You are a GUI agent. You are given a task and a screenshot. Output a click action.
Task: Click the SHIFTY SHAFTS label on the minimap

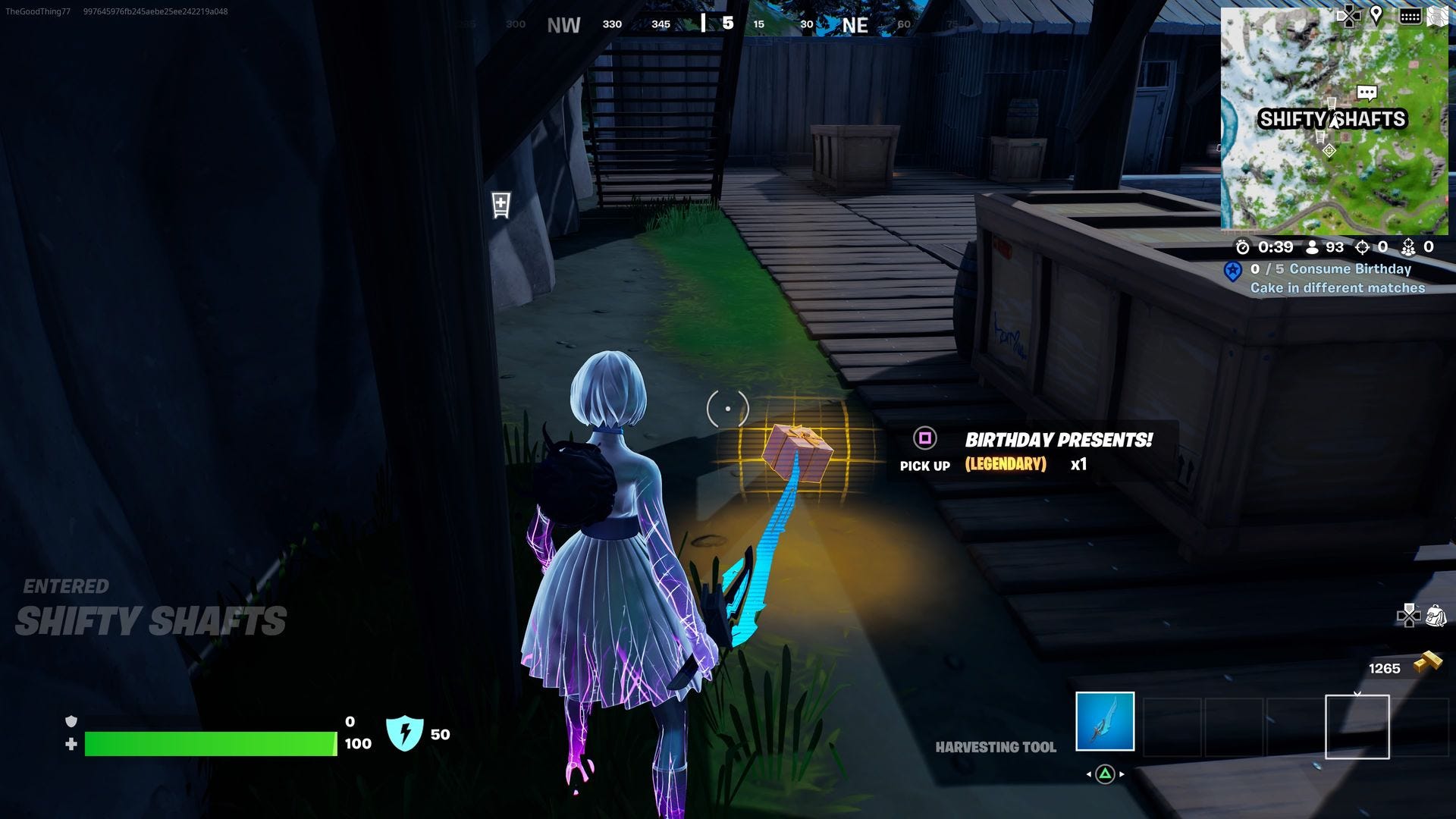[1333, 118]
